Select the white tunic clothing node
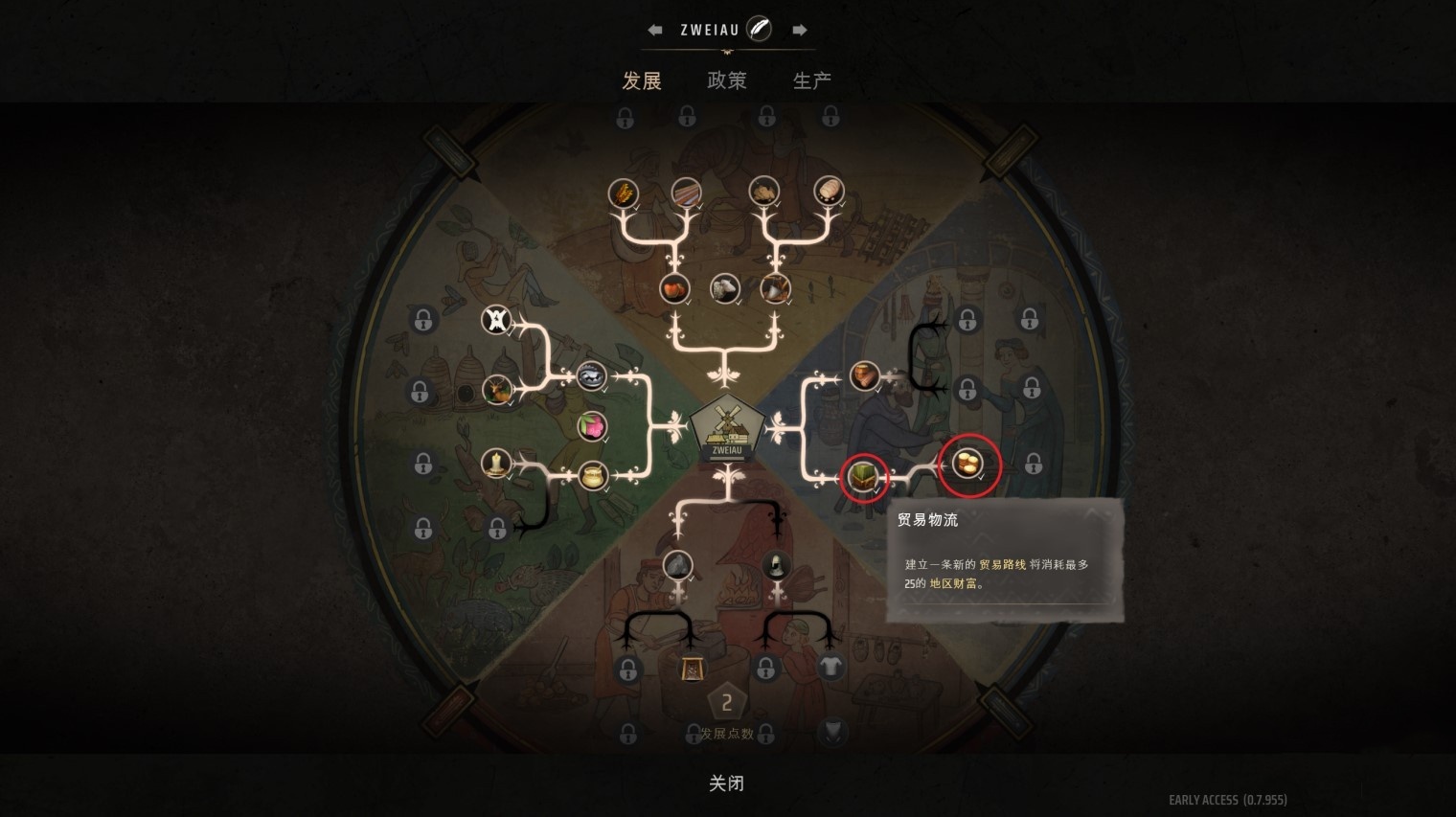 (832, 666)
